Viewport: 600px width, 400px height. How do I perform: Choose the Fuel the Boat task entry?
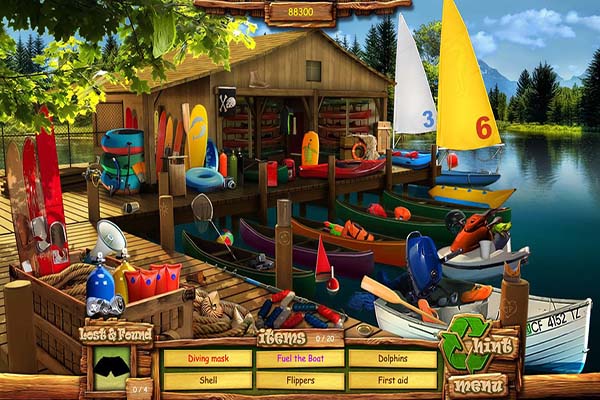pos(299,358)
